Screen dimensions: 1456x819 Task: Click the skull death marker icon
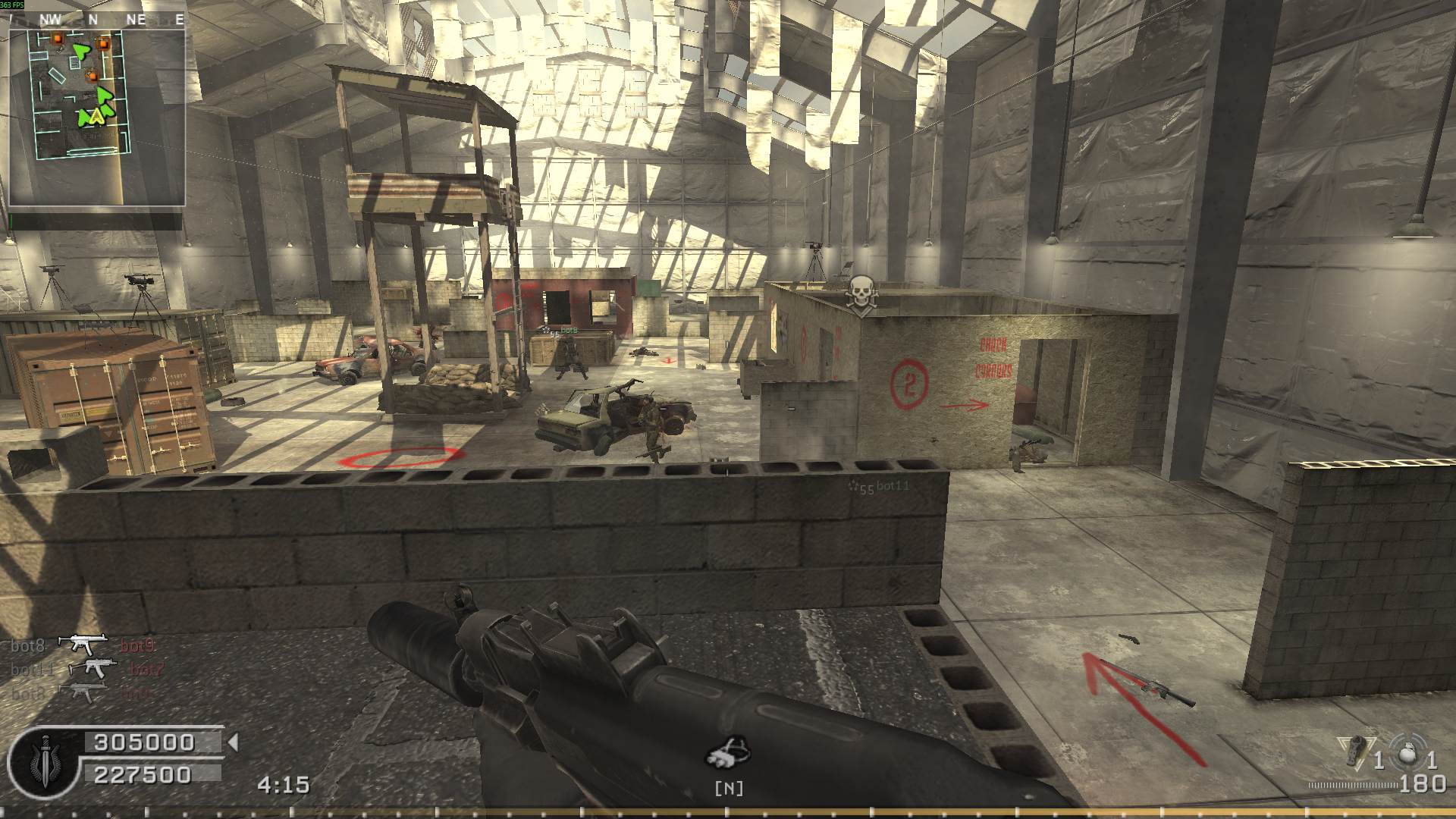pyautogui.click(x=860, y=295)
